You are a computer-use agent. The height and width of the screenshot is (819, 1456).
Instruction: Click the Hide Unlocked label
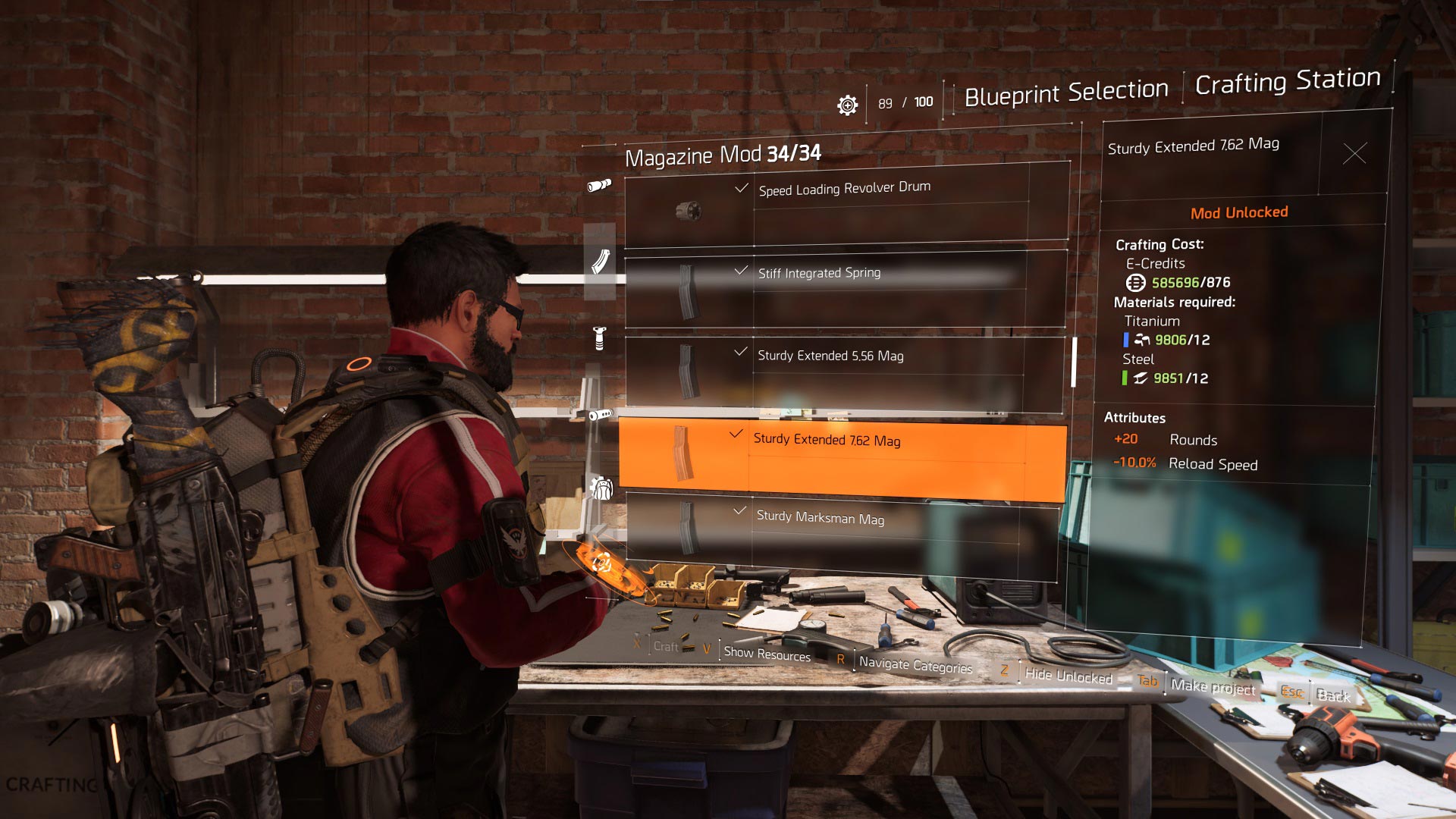(1068, 676)
